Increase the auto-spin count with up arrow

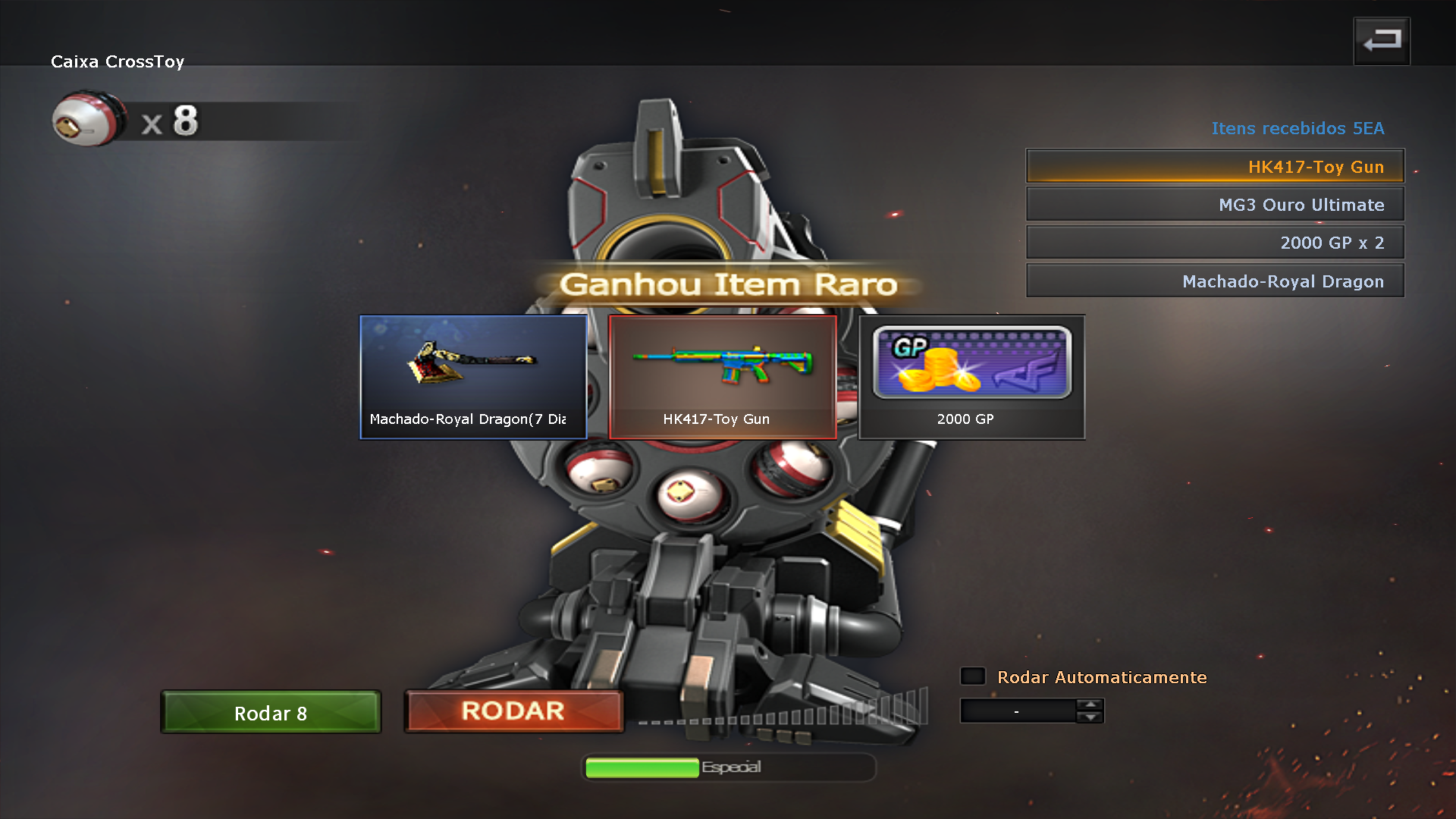tap(1090, 704)
